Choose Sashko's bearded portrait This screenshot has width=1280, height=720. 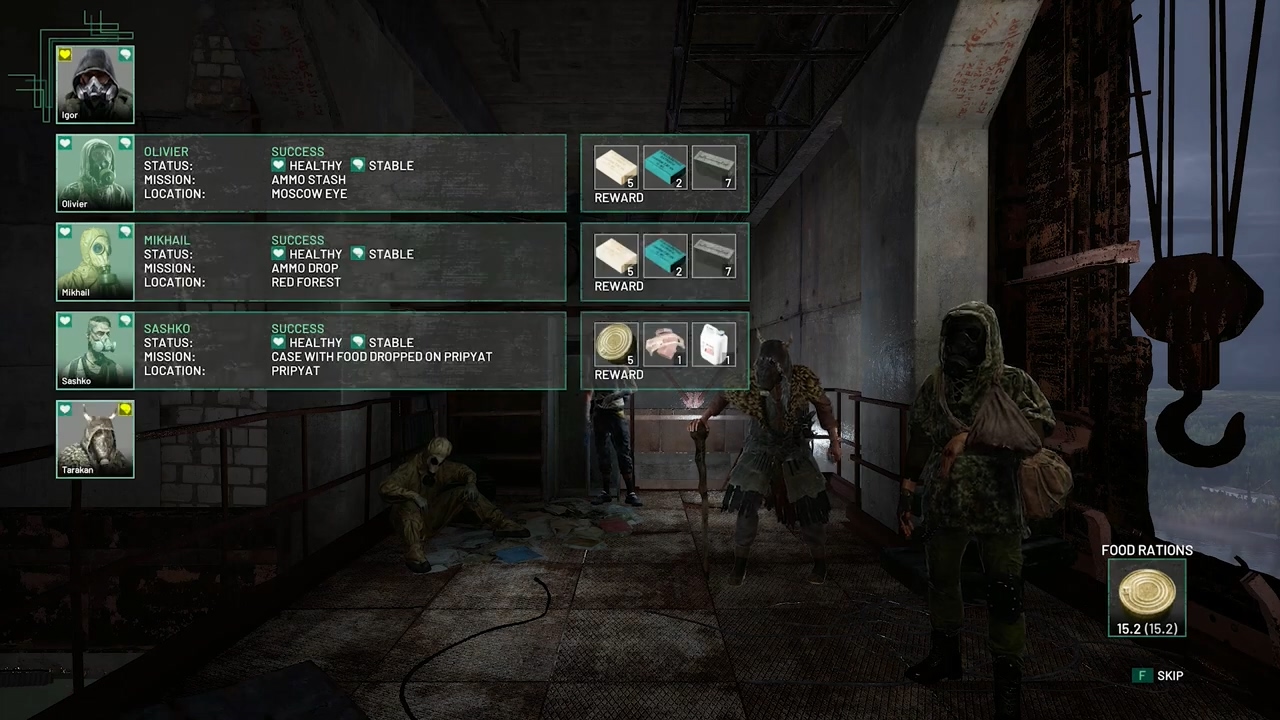pyautogui.click(x=95, y=350)
